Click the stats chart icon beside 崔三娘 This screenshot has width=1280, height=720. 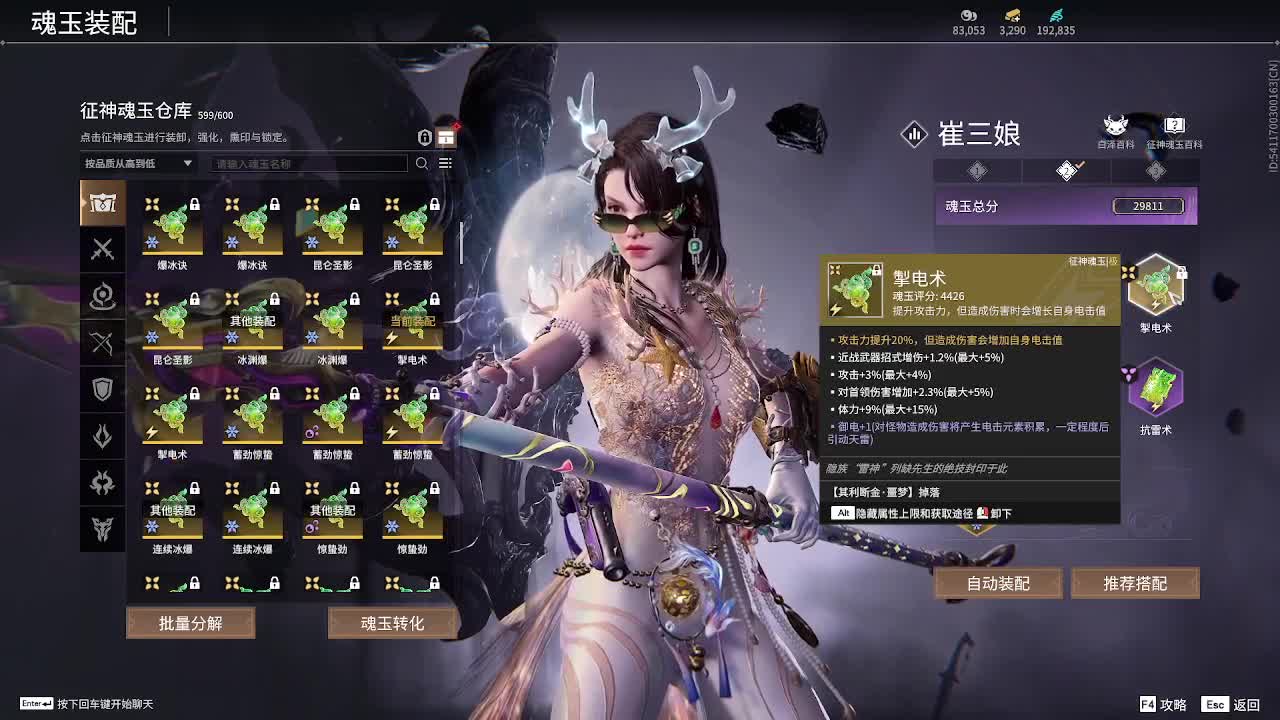(913, 134)
